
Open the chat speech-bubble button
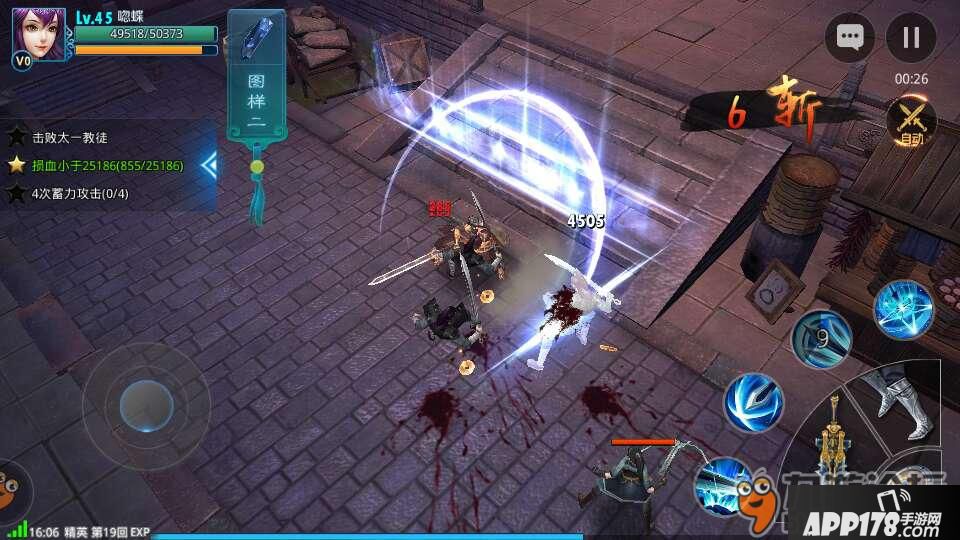click(x=850, y=38)
